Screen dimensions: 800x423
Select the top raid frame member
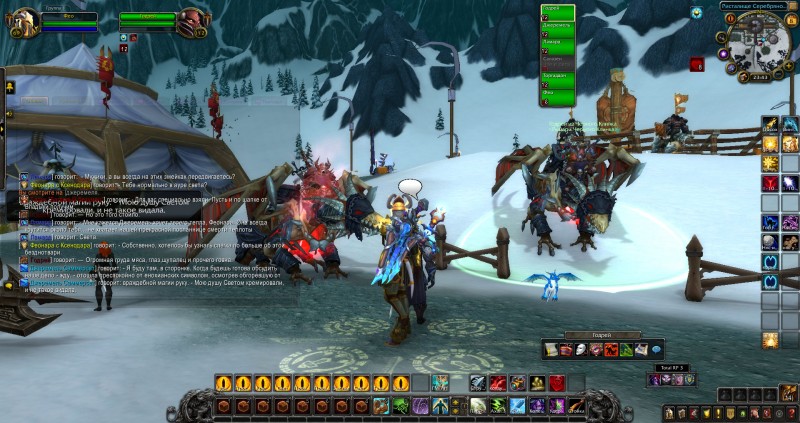tap(557, 9)
